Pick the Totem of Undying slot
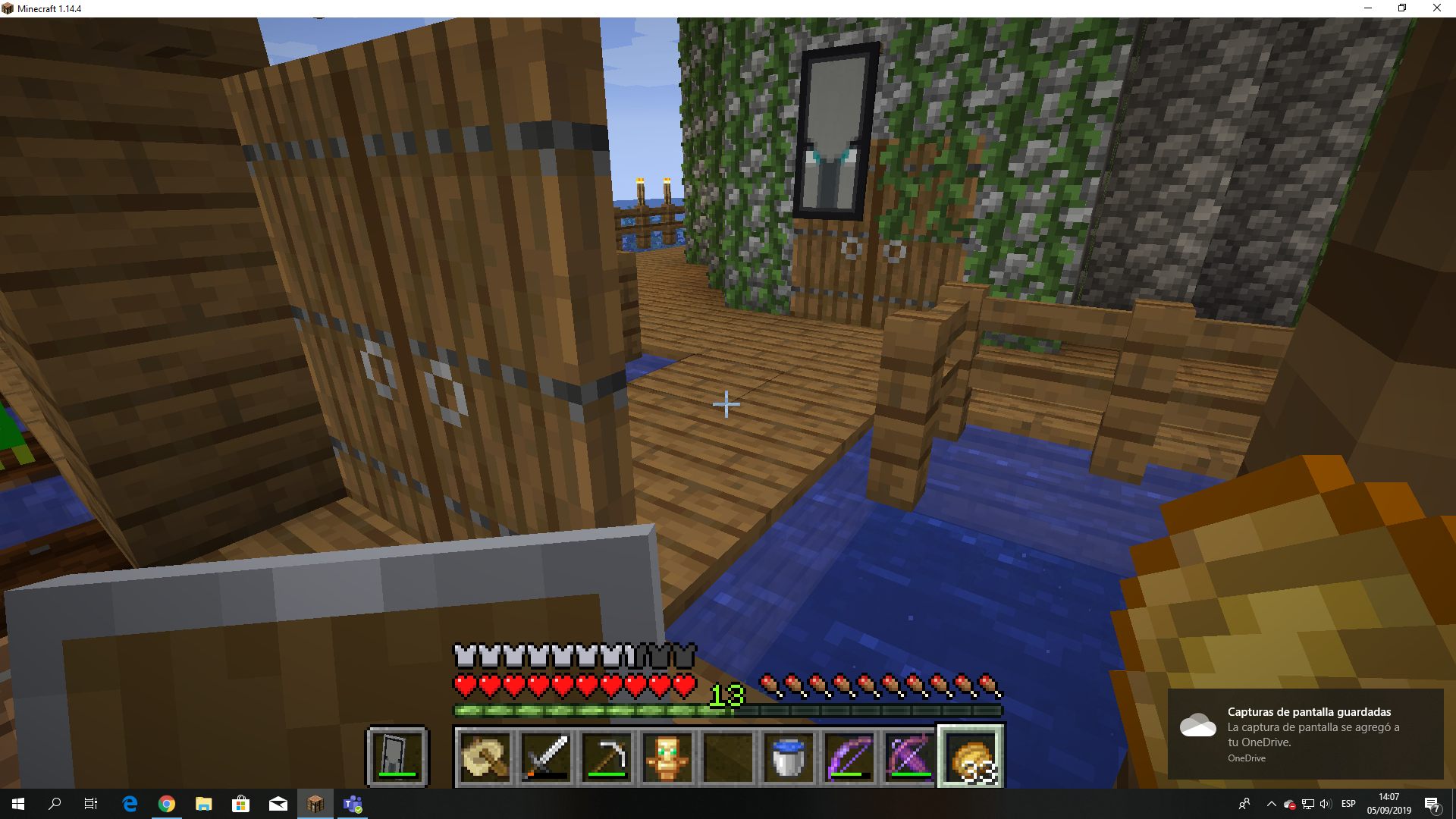Image resolution: width=1456 pixels, height=819 pixels. coord(667,757)
